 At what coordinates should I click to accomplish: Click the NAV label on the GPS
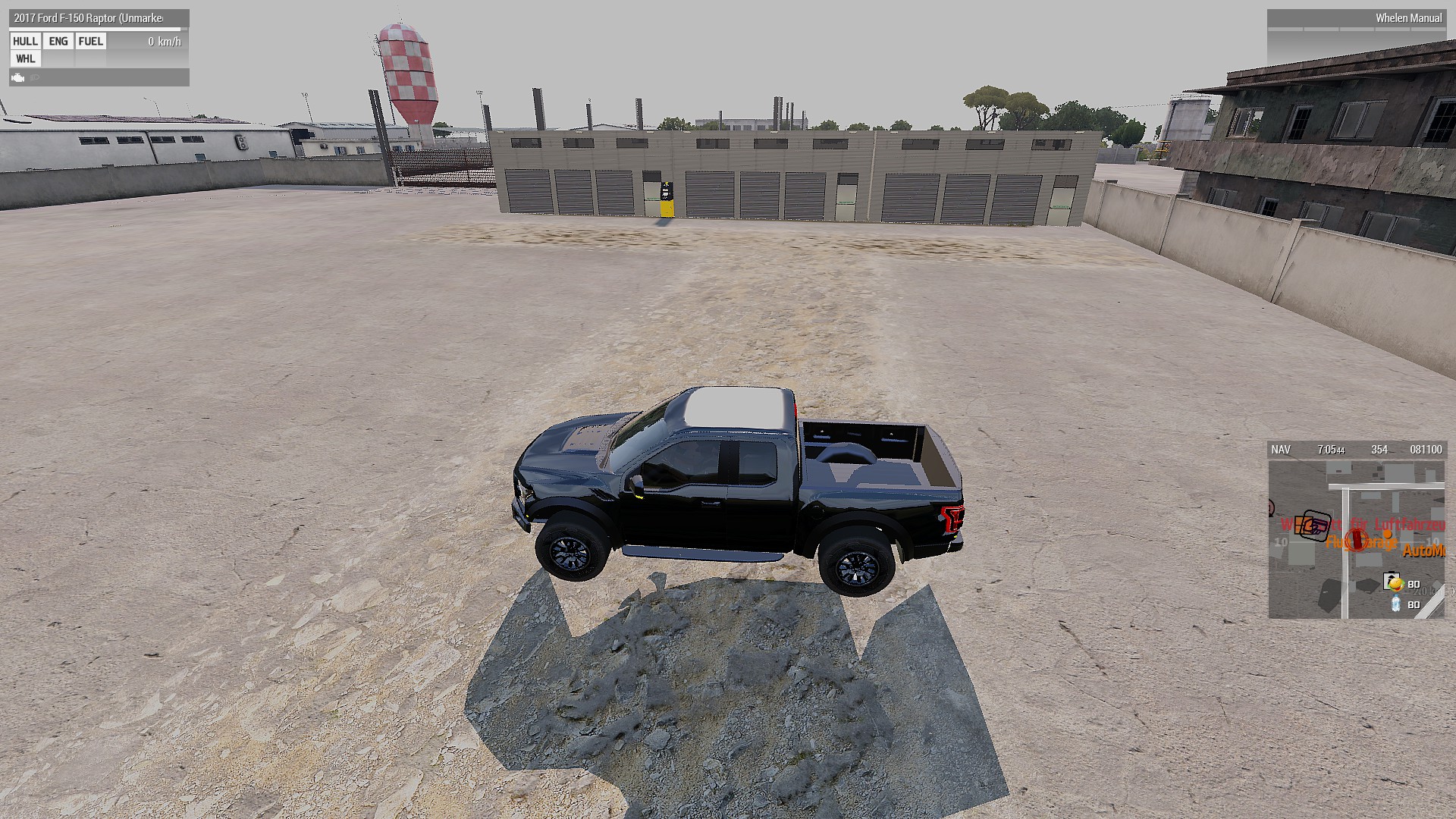coord(1281,450)
